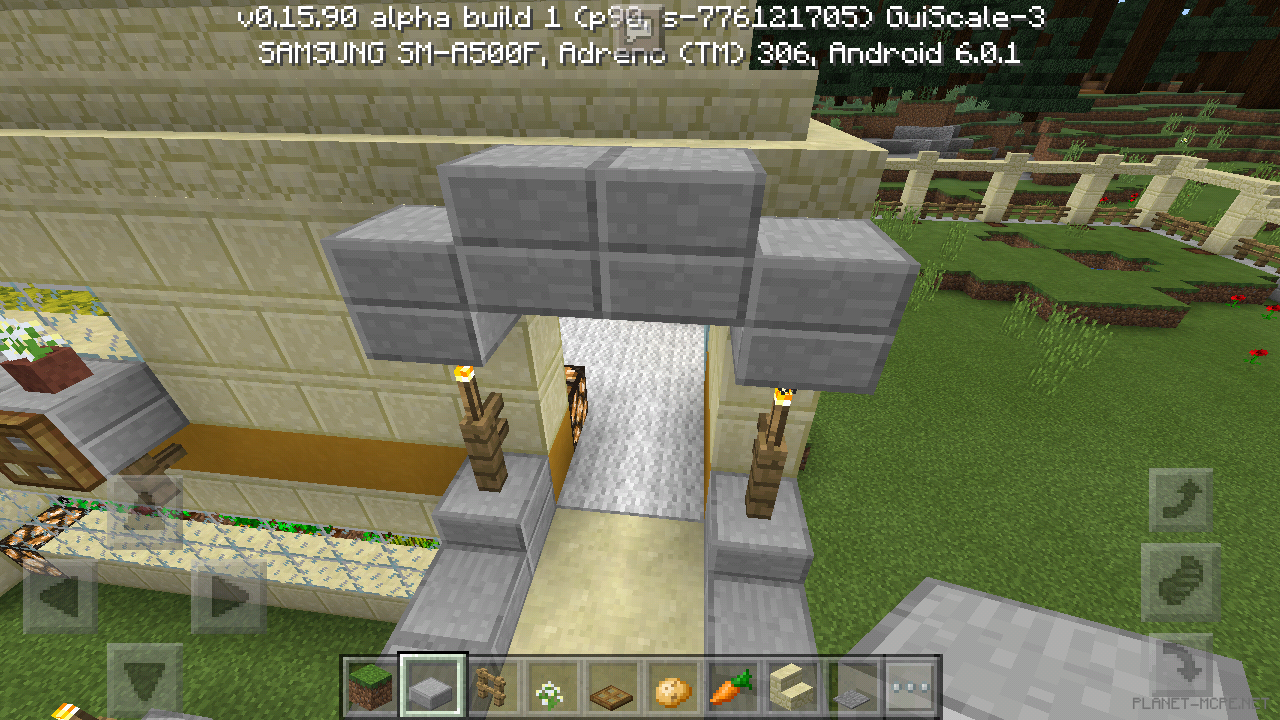This screenshot has height=720, width=1280.
Task: Select the sandstone stairs item
Action: pyautogui.click(x=792, y=688)
